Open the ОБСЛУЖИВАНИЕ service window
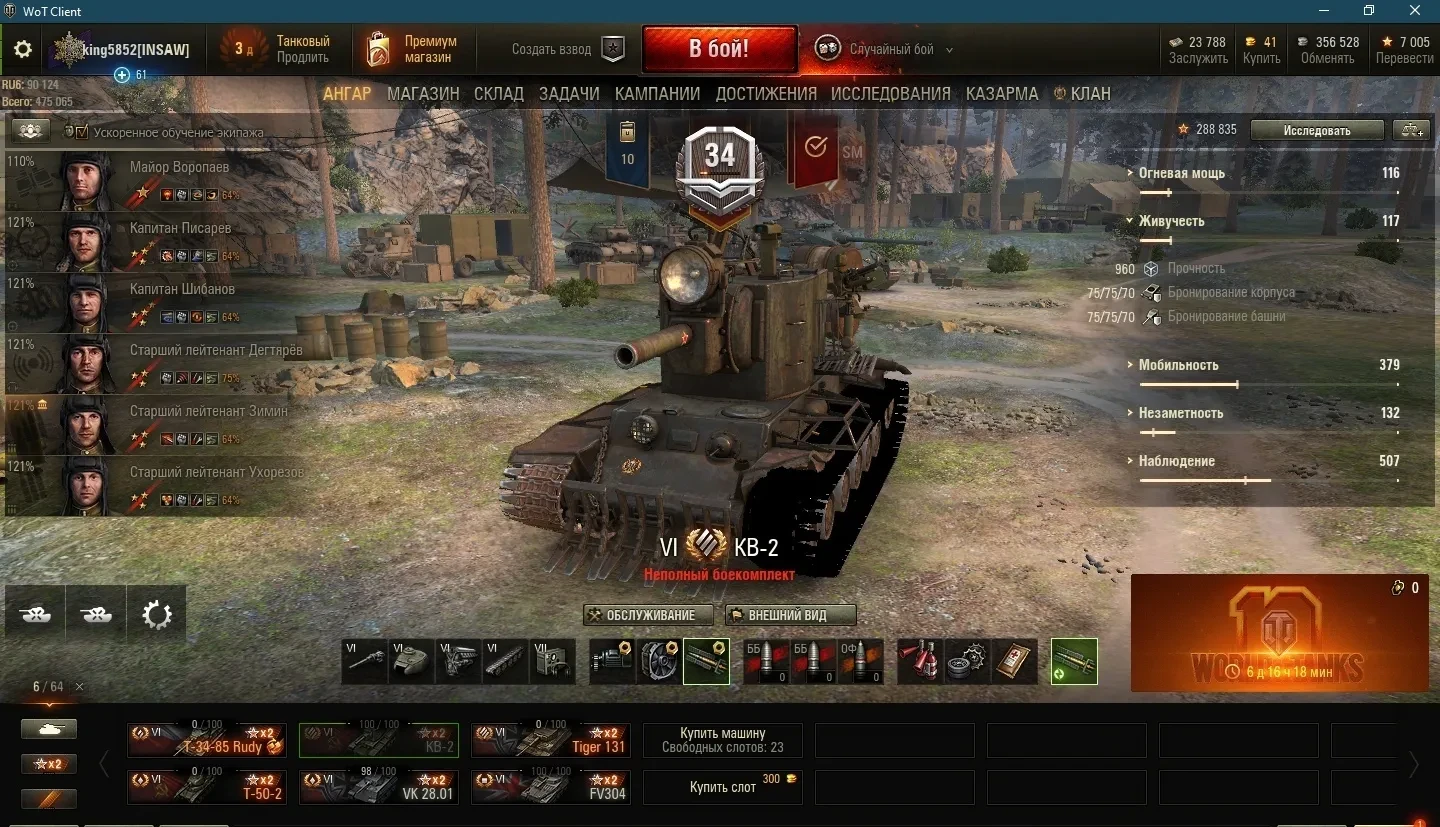Viewport: 1440px width, 827px height. pyautogui.click(x=649, y=615)
